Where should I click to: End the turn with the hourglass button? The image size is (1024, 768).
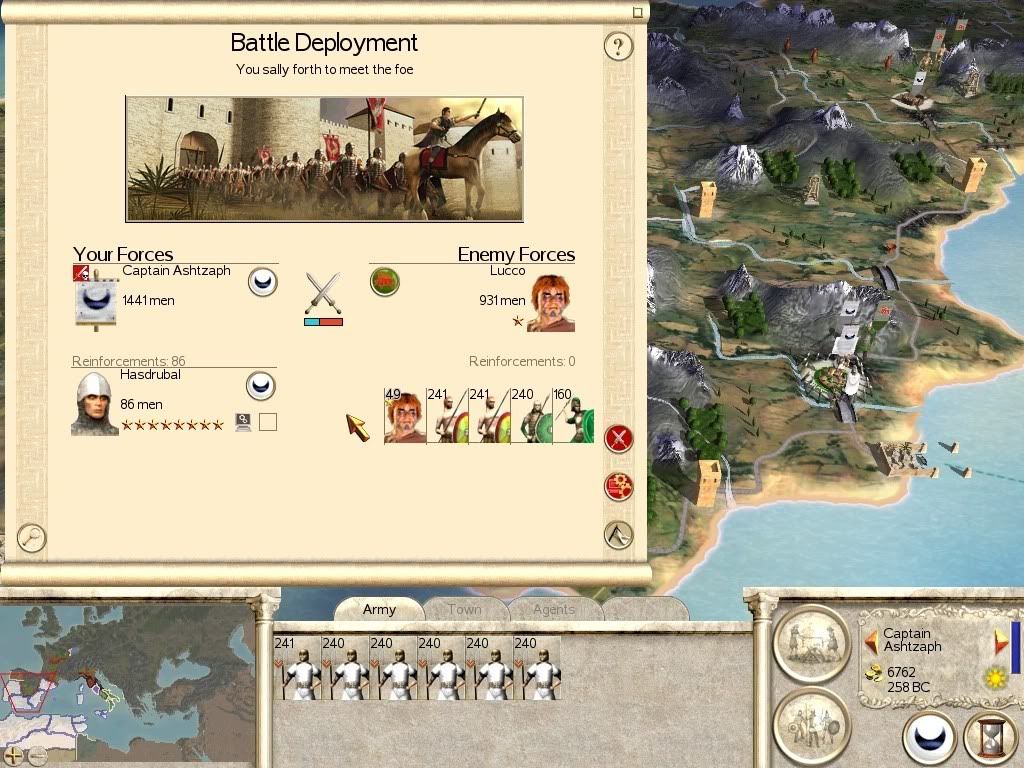pos(990,739)
